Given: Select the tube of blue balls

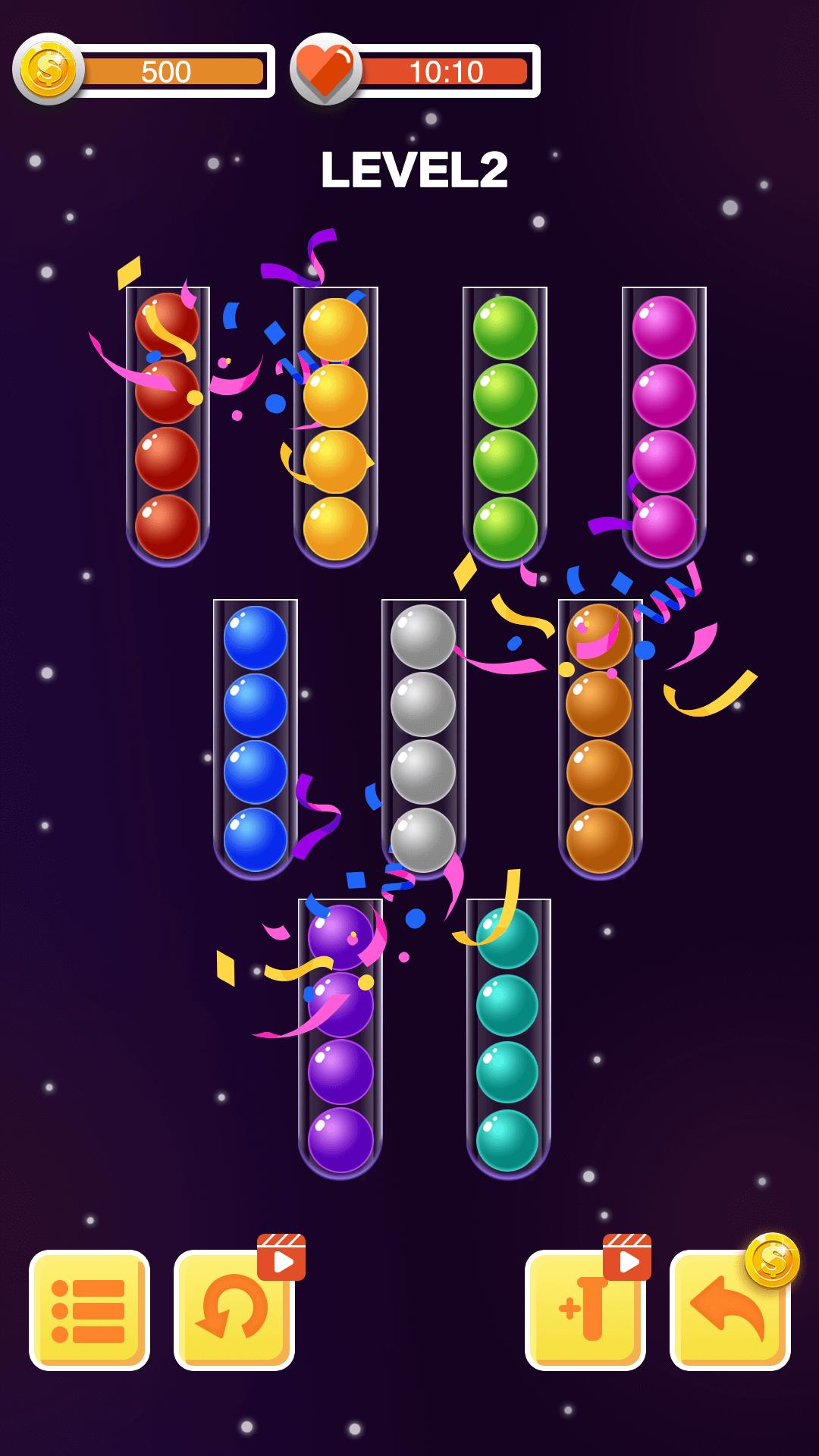Looking at the screenshot, I should pos(256,739).
